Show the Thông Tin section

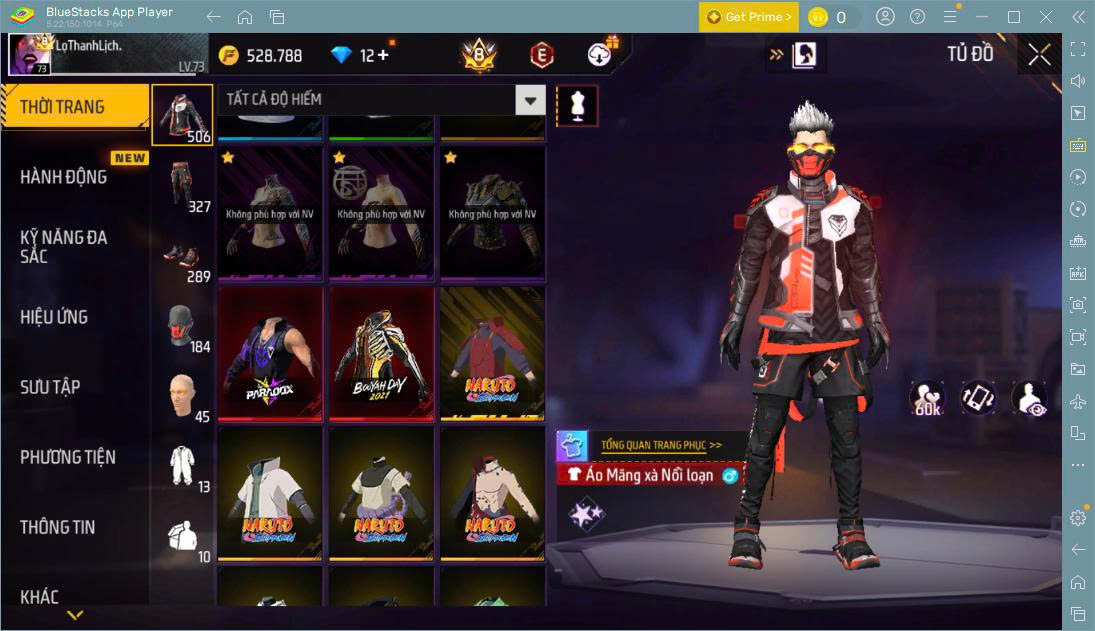[x=58, y=527]
